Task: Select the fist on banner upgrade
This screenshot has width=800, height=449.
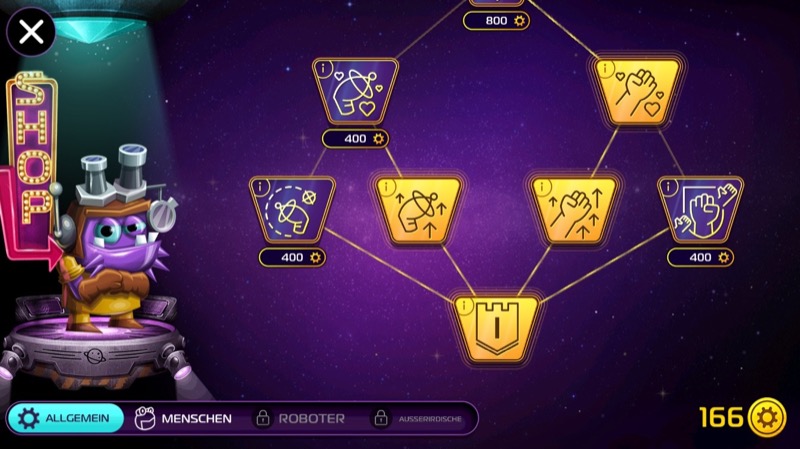Action: point(700,209)
